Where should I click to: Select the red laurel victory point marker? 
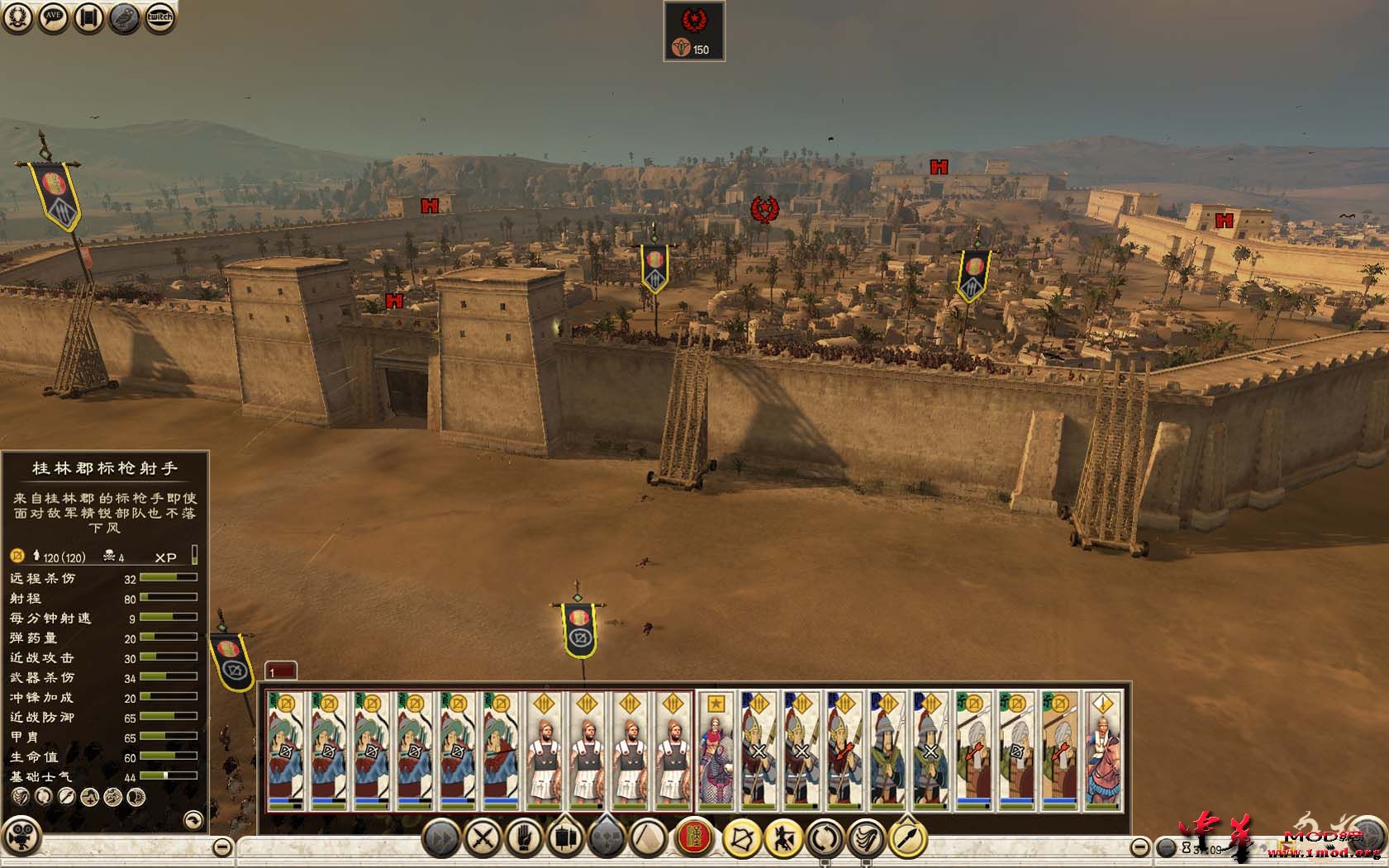(x=765, y=210)
